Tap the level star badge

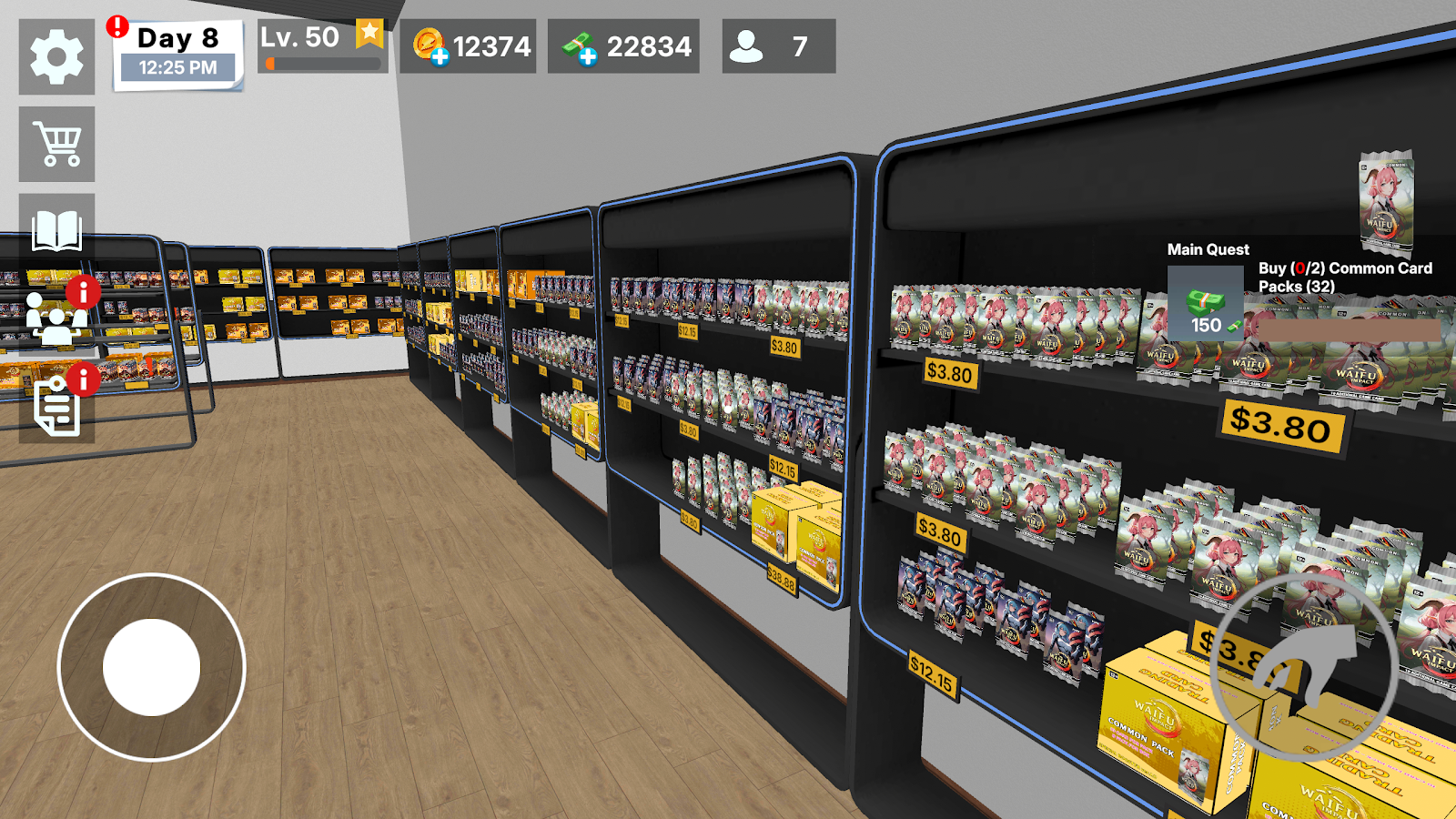(369, 34)
